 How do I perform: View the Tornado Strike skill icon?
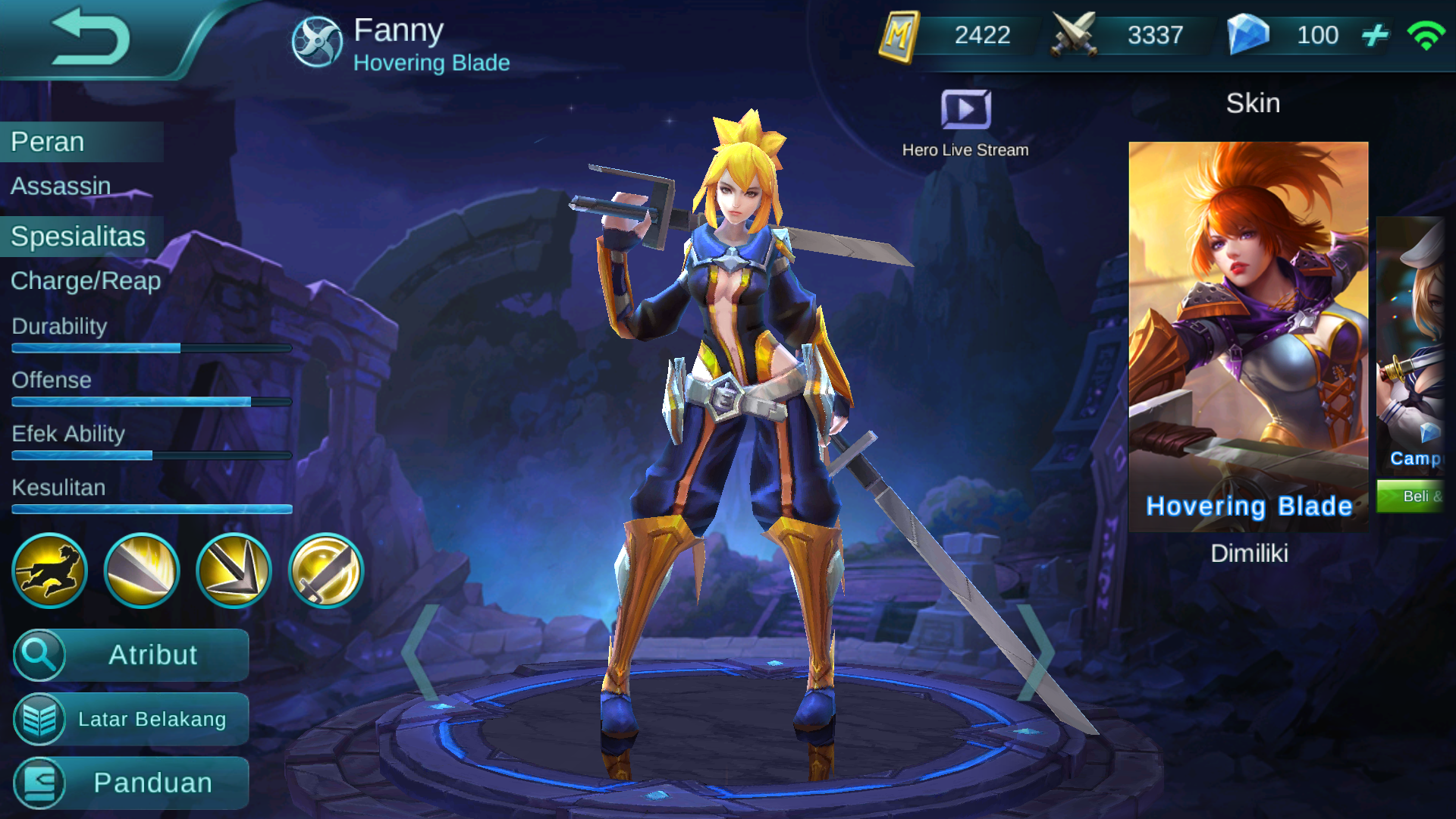[142, 570]
